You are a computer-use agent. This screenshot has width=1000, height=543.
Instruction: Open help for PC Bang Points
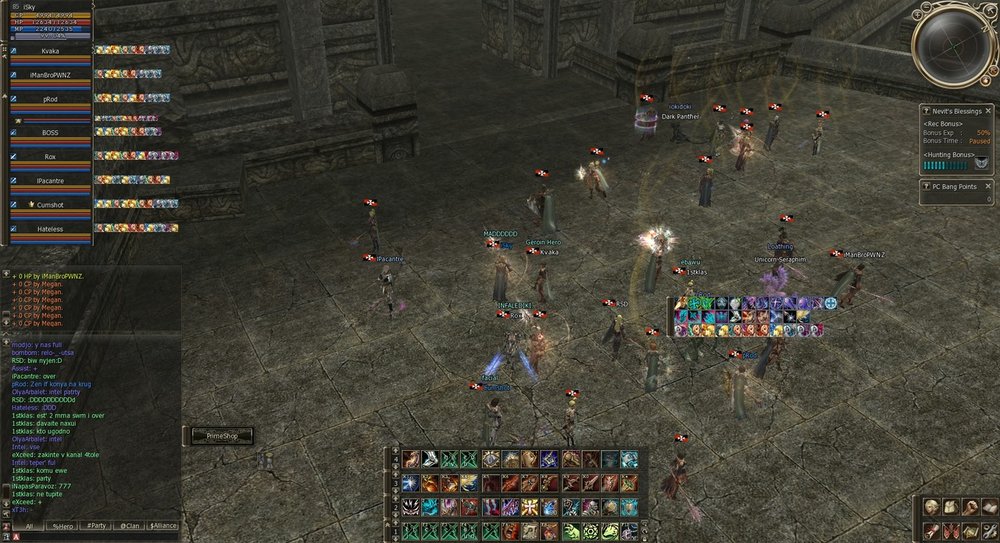coord(926,185)
